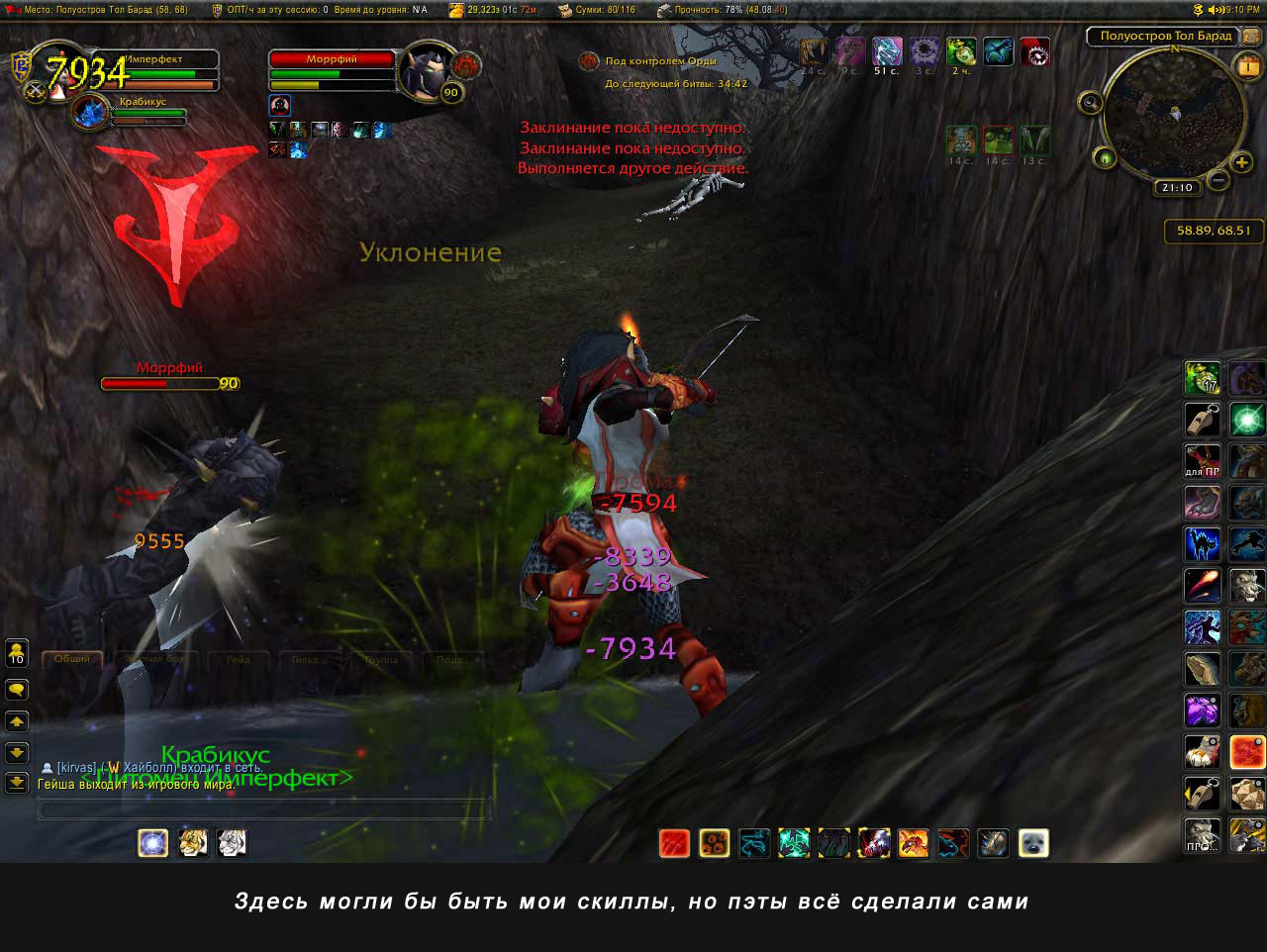Click the magnifying glass tracking button on minimap
This screenshot has height=952, width=1267.
(1091, 102)
